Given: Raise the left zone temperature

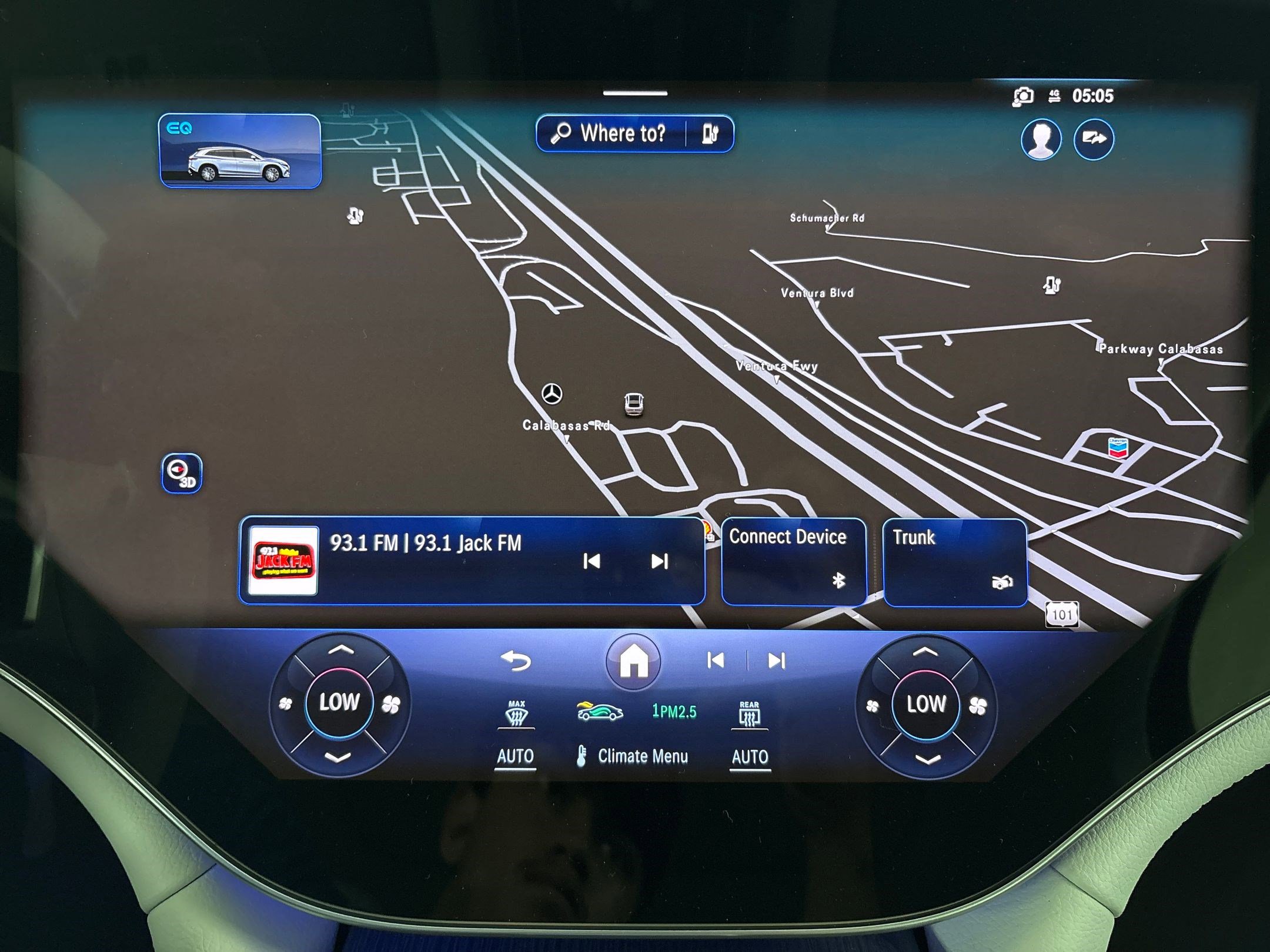Looking at the screenshot, I should pyautogui.click(x=340, y=651).
